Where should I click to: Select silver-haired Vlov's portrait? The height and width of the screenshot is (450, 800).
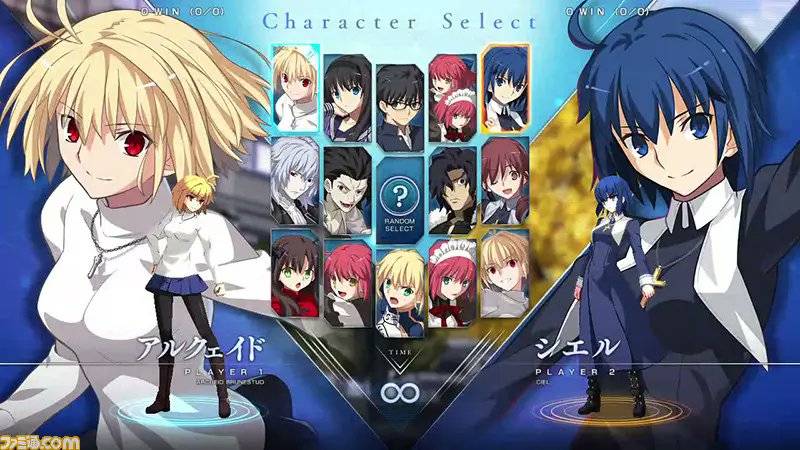(295, 182)
